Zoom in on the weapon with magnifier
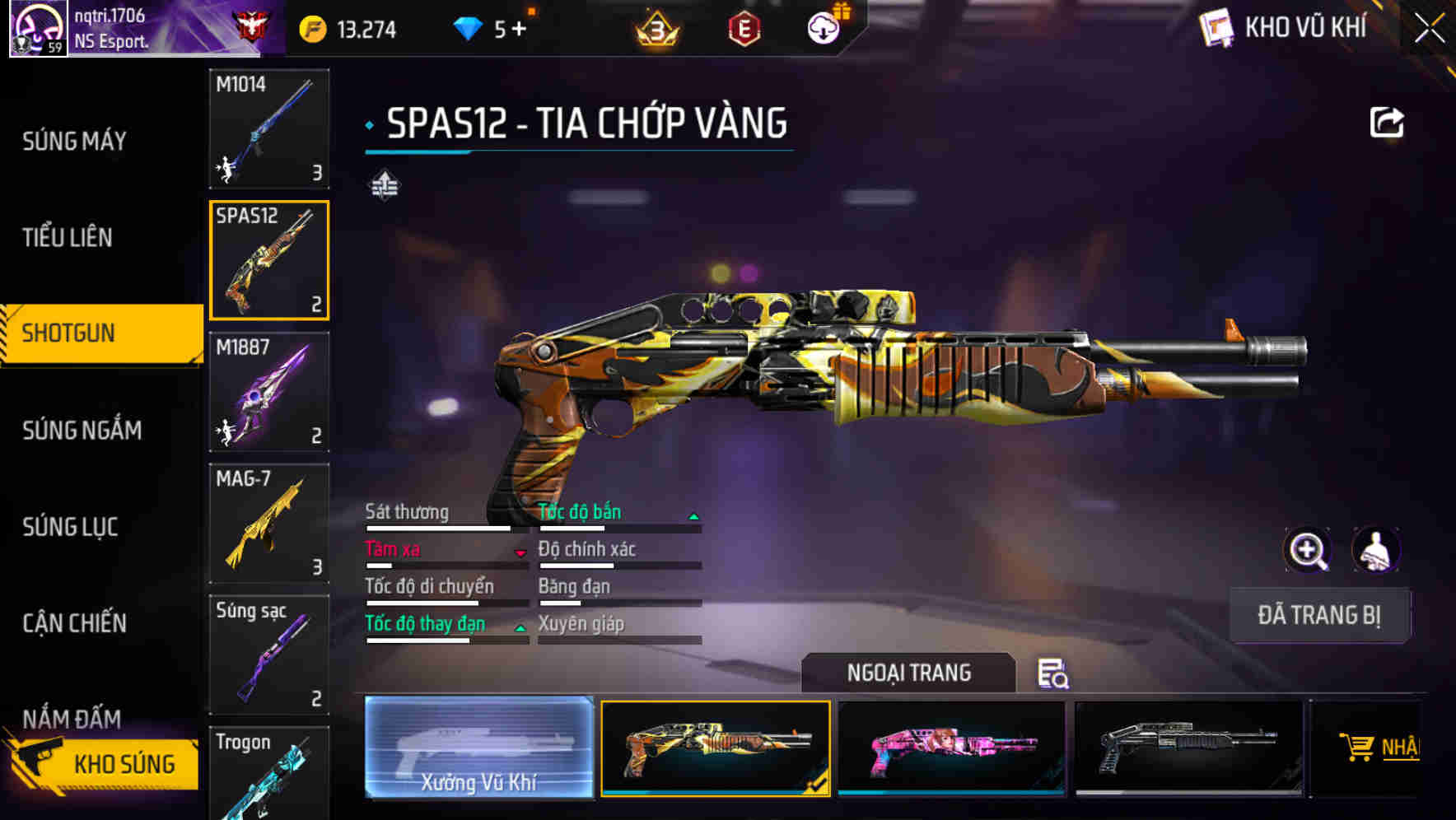The height and width of the screenshot is (820, 1456). coord(1307,550)
